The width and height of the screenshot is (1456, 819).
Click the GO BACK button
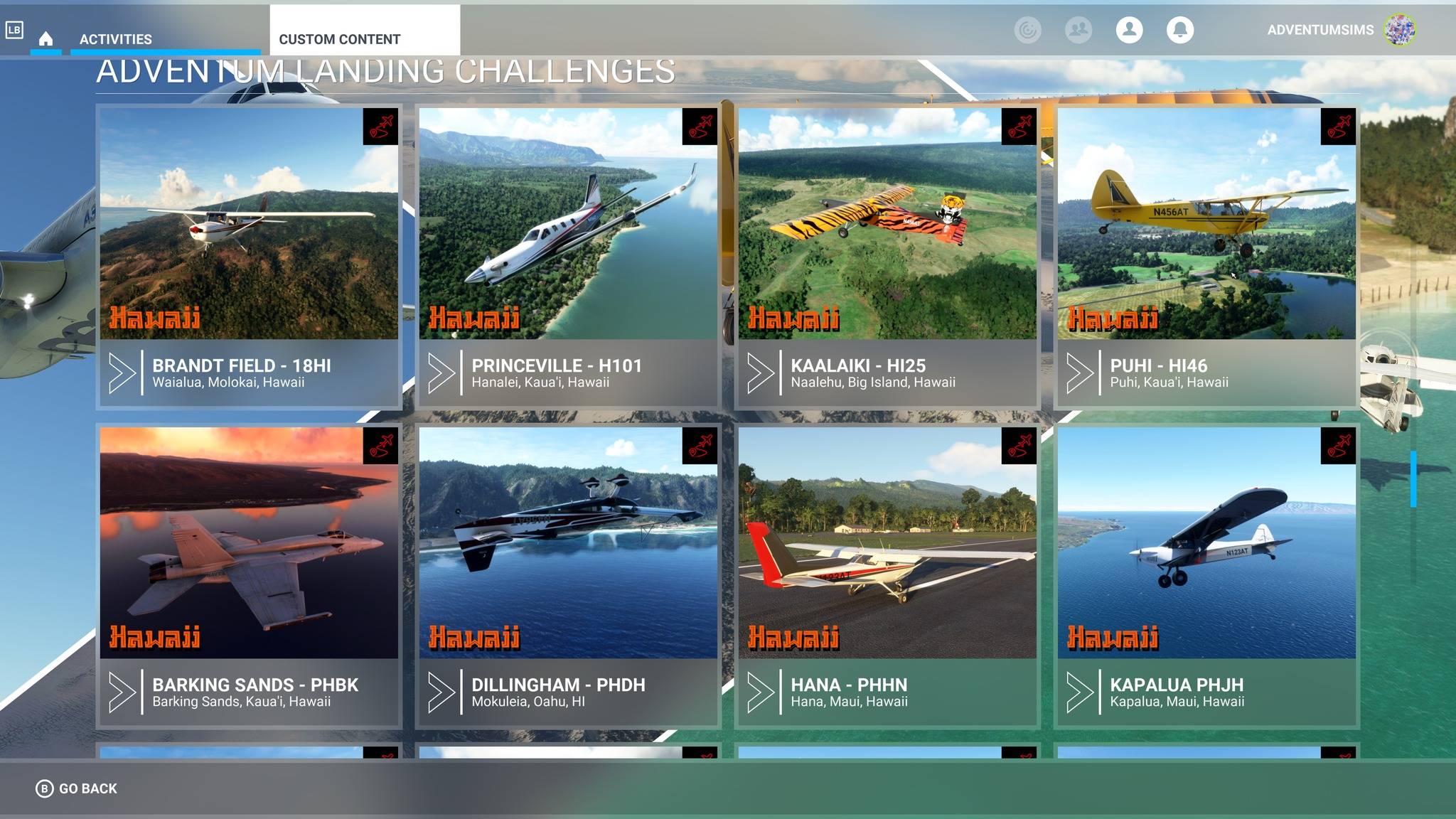click(x=75, y=788)
